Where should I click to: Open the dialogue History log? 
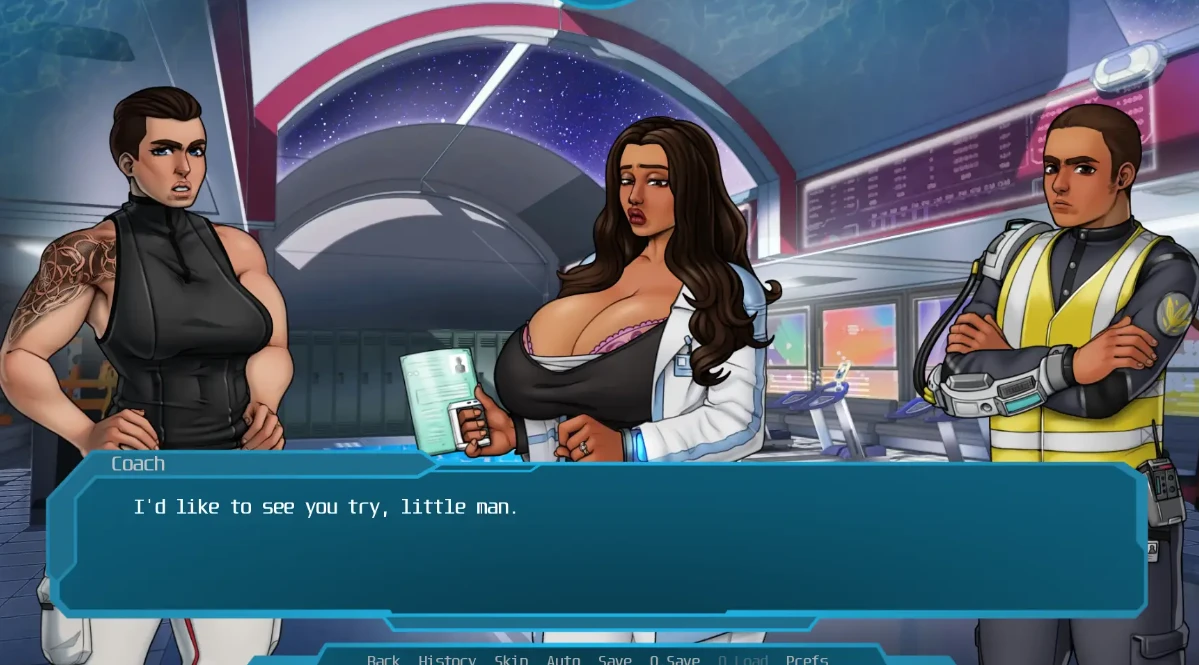(447, 659)
